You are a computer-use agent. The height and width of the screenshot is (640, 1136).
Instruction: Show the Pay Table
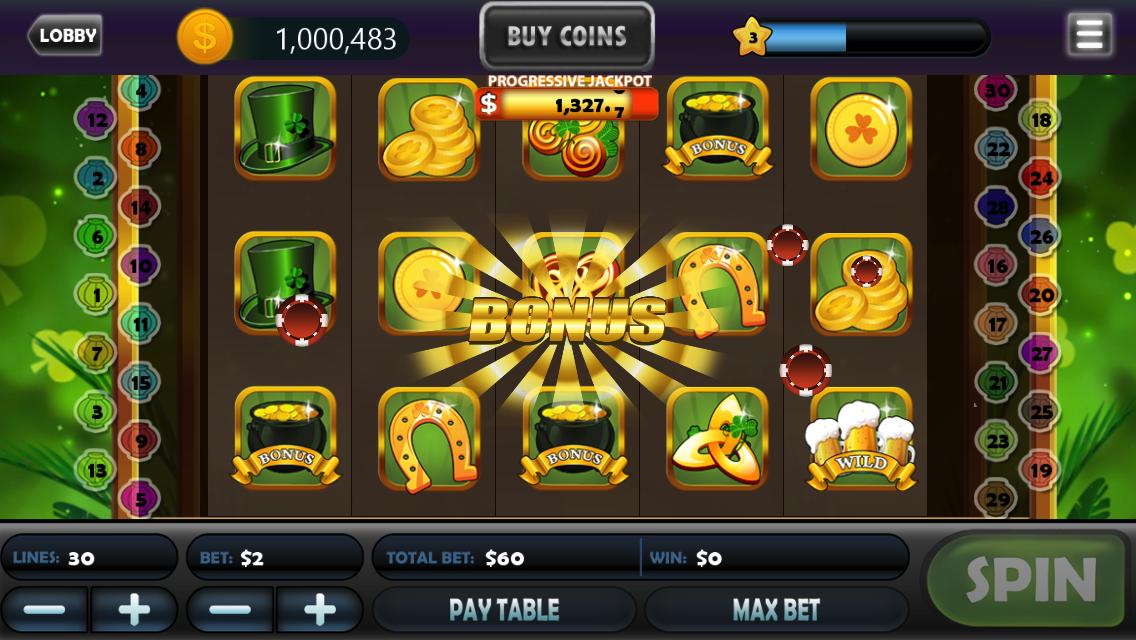(x=504, y=609)
